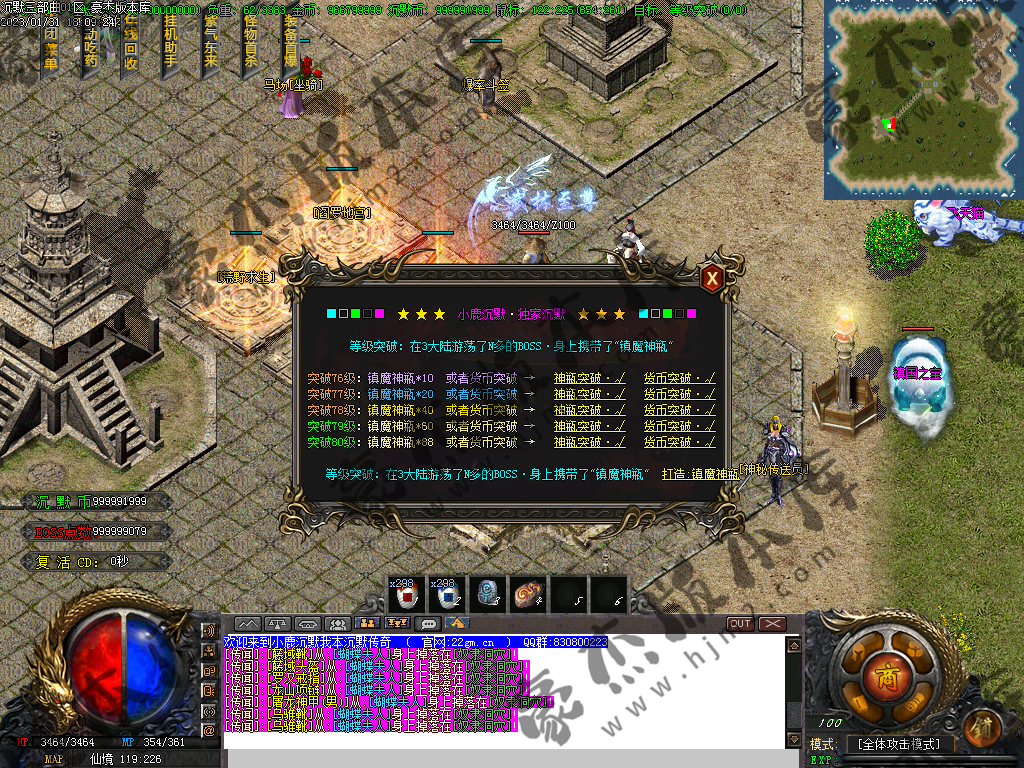The image size is (1024, 768).
Task: Open the 在线回收 online recycle banner
Action: point(130,46)
